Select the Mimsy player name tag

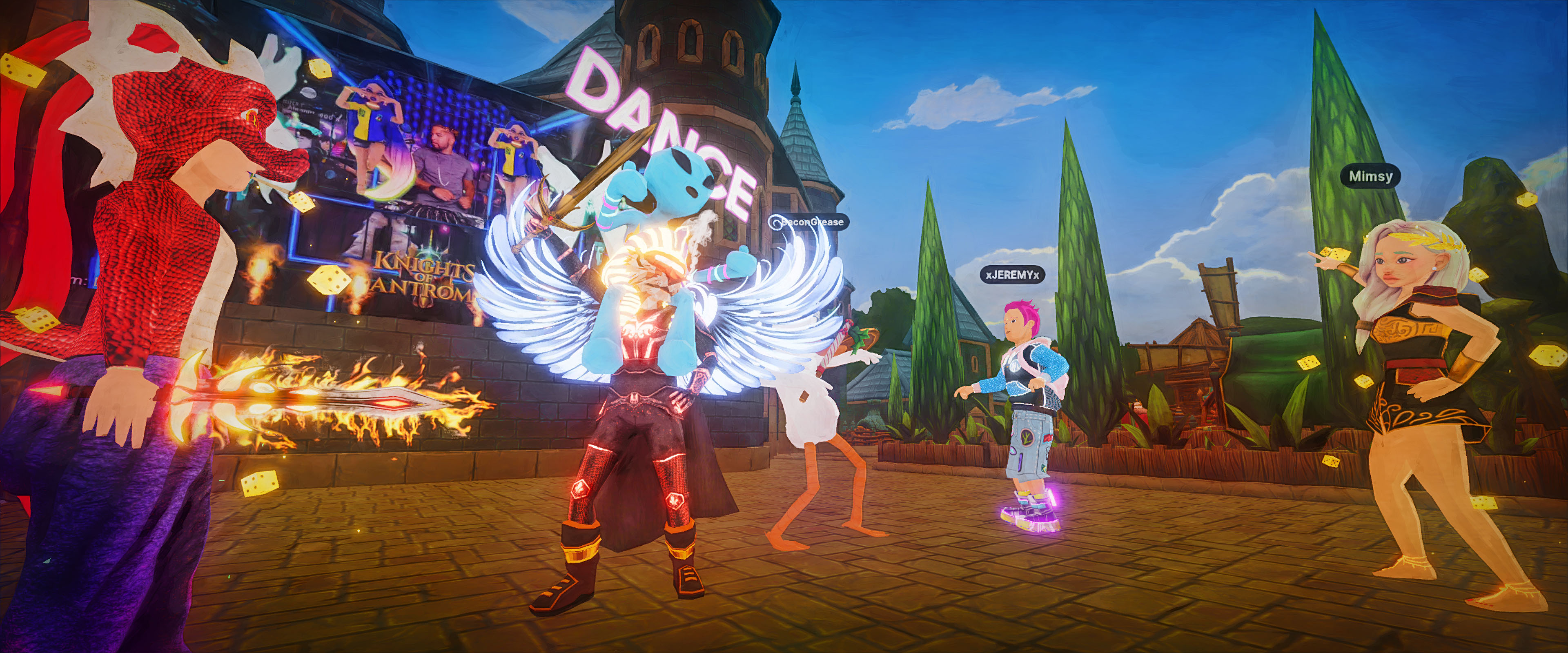1370,176
